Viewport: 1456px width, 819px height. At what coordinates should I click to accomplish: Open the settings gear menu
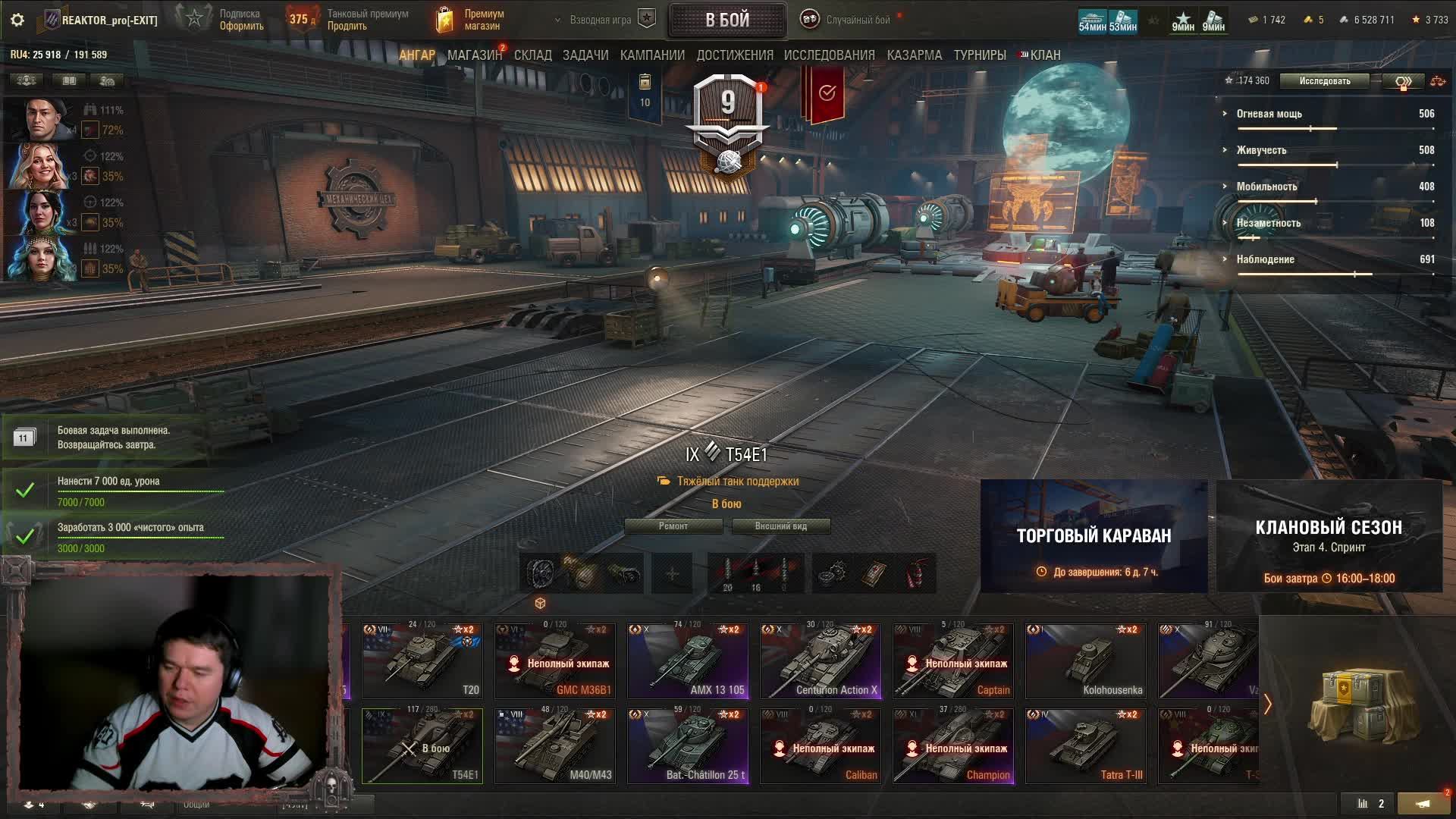pyautogui.click(x=17, y=20)
